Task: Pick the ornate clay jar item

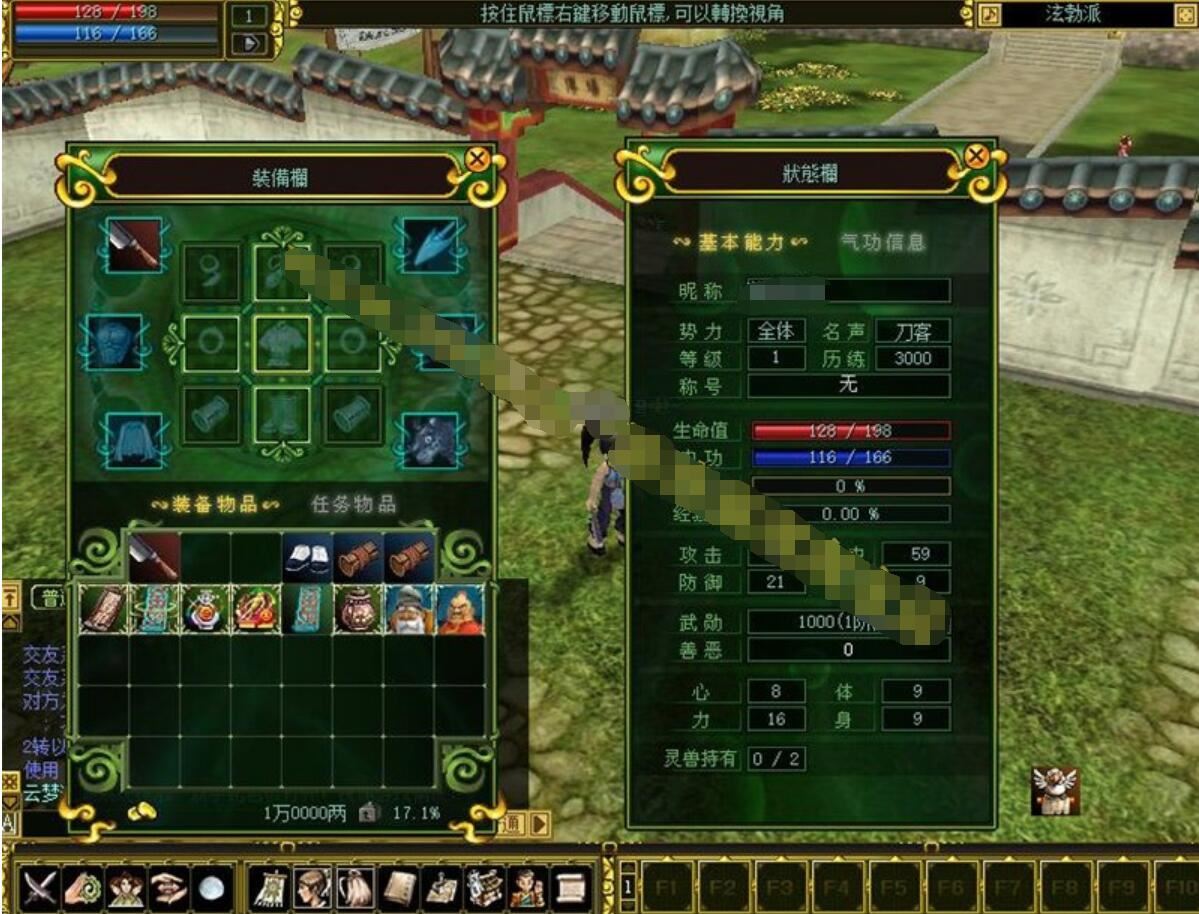Action: click(x=357, y=609)
